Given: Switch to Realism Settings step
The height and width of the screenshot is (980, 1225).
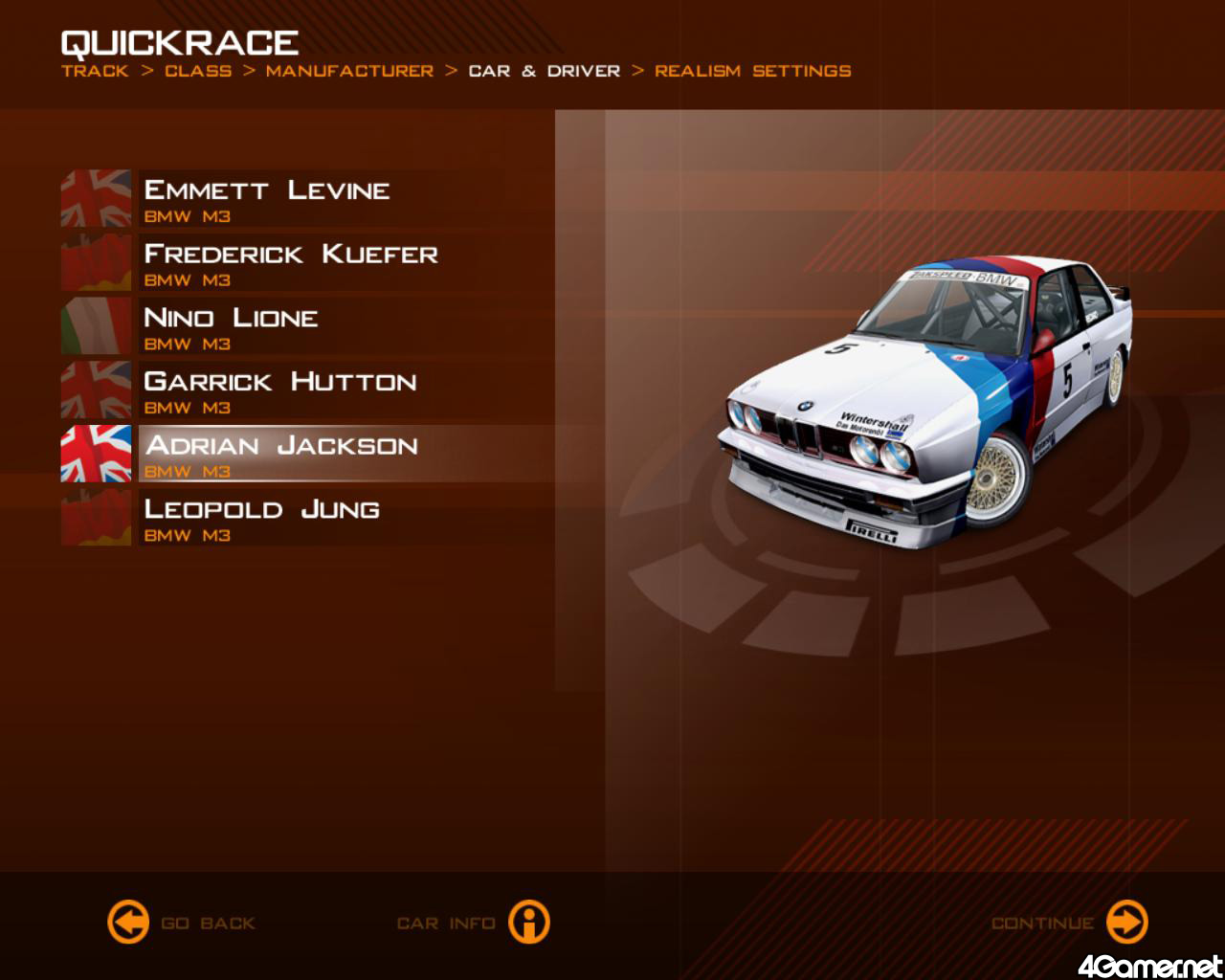Looking at the screenshot, I should point(752,71).
